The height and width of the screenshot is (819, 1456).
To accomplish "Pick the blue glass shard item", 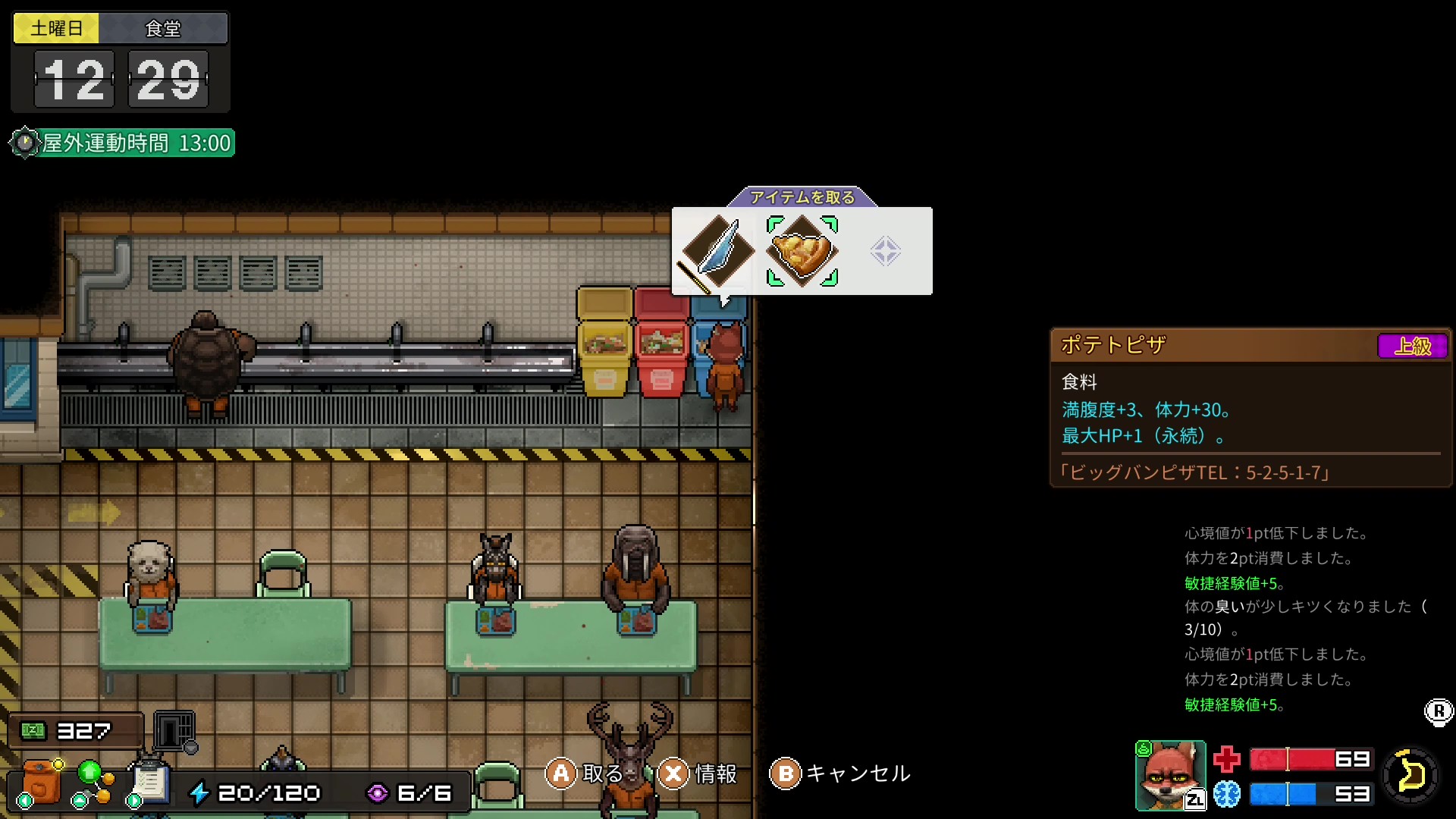I will point(717,251).
